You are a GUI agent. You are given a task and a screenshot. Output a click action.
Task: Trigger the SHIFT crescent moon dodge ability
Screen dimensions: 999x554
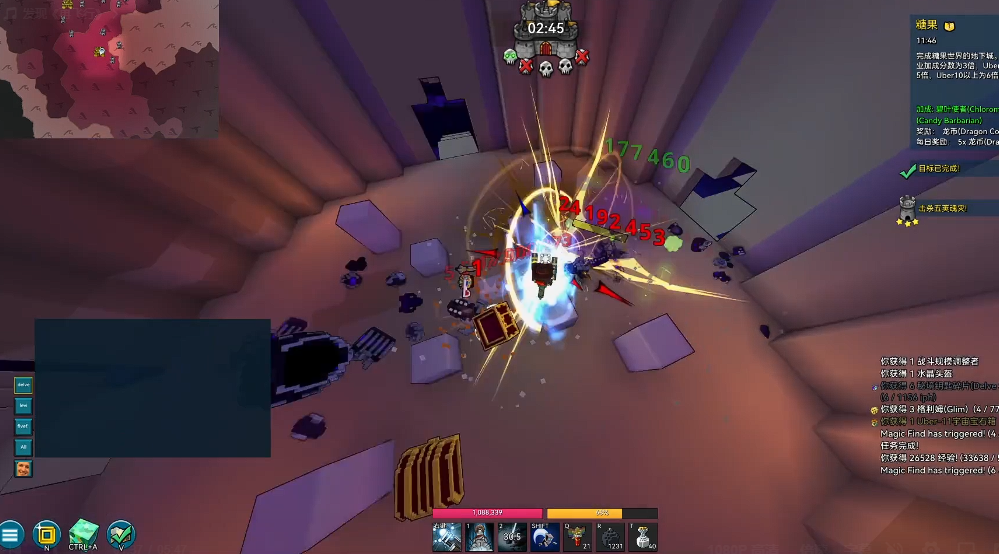pos(544,537)
